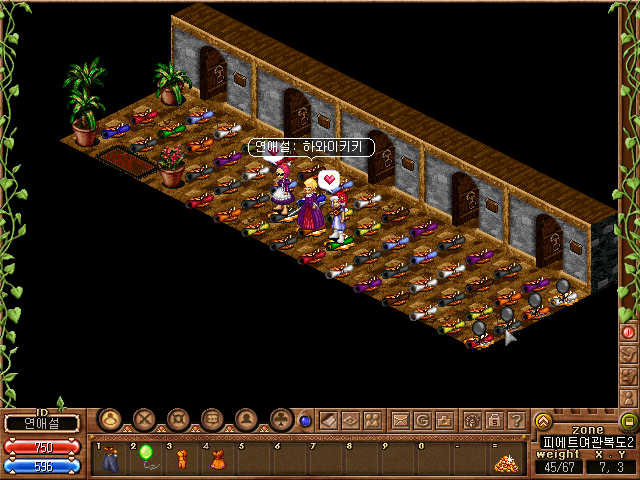Click the letter G toolbar button
Screen dimensions: 640x480
click(x=422, y=420)
